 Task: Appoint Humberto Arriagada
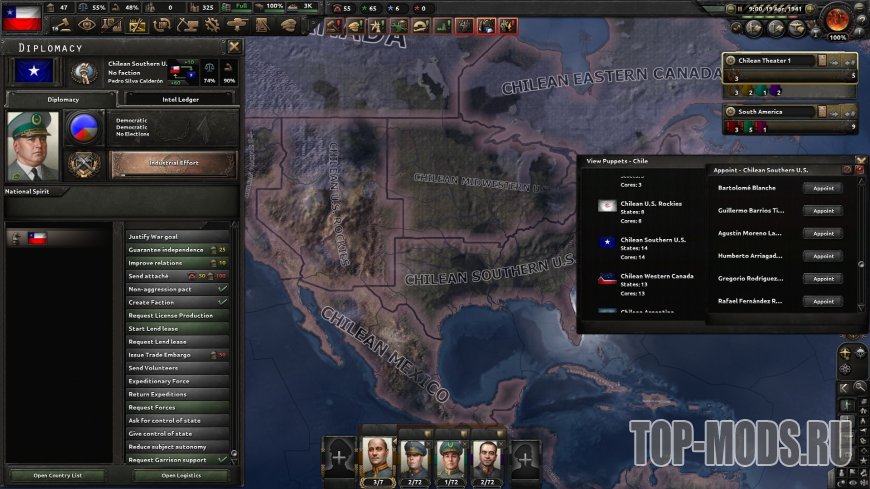coord(822,256)
